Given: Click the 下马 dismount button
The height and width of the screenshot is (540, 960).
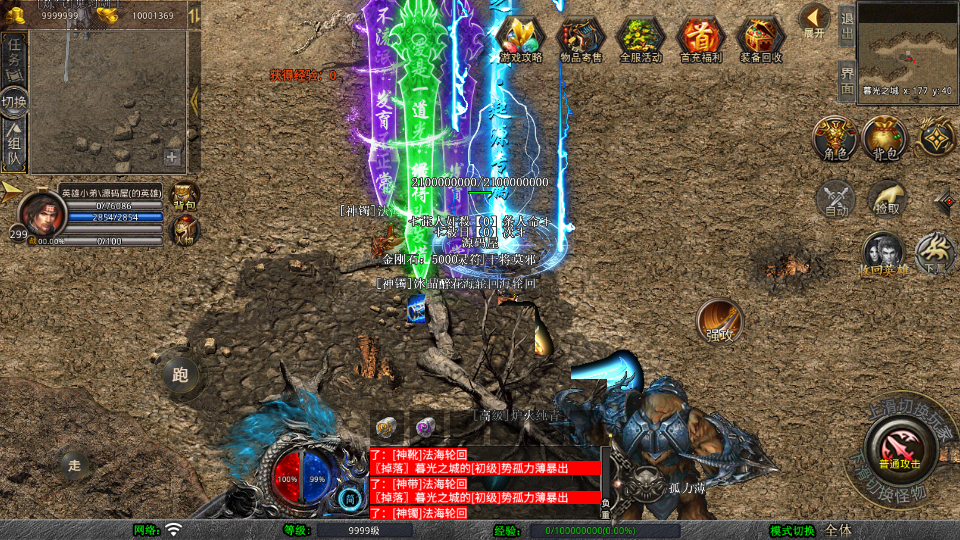Looking at the screenshot, I should [936, 252].
